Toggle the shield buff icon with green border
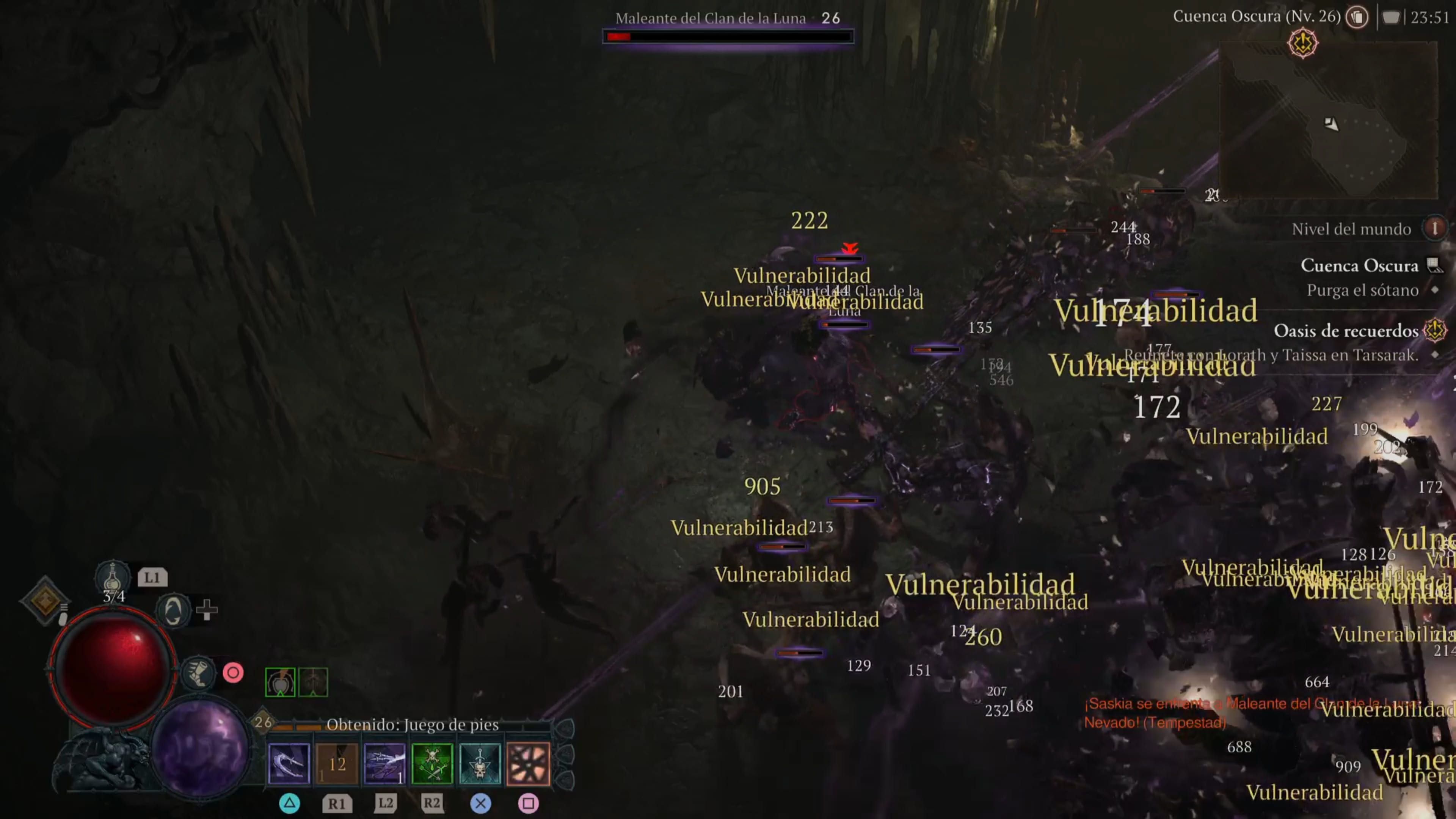The height and width of the screenshot is (819, 1456). (x=281, y=682)
